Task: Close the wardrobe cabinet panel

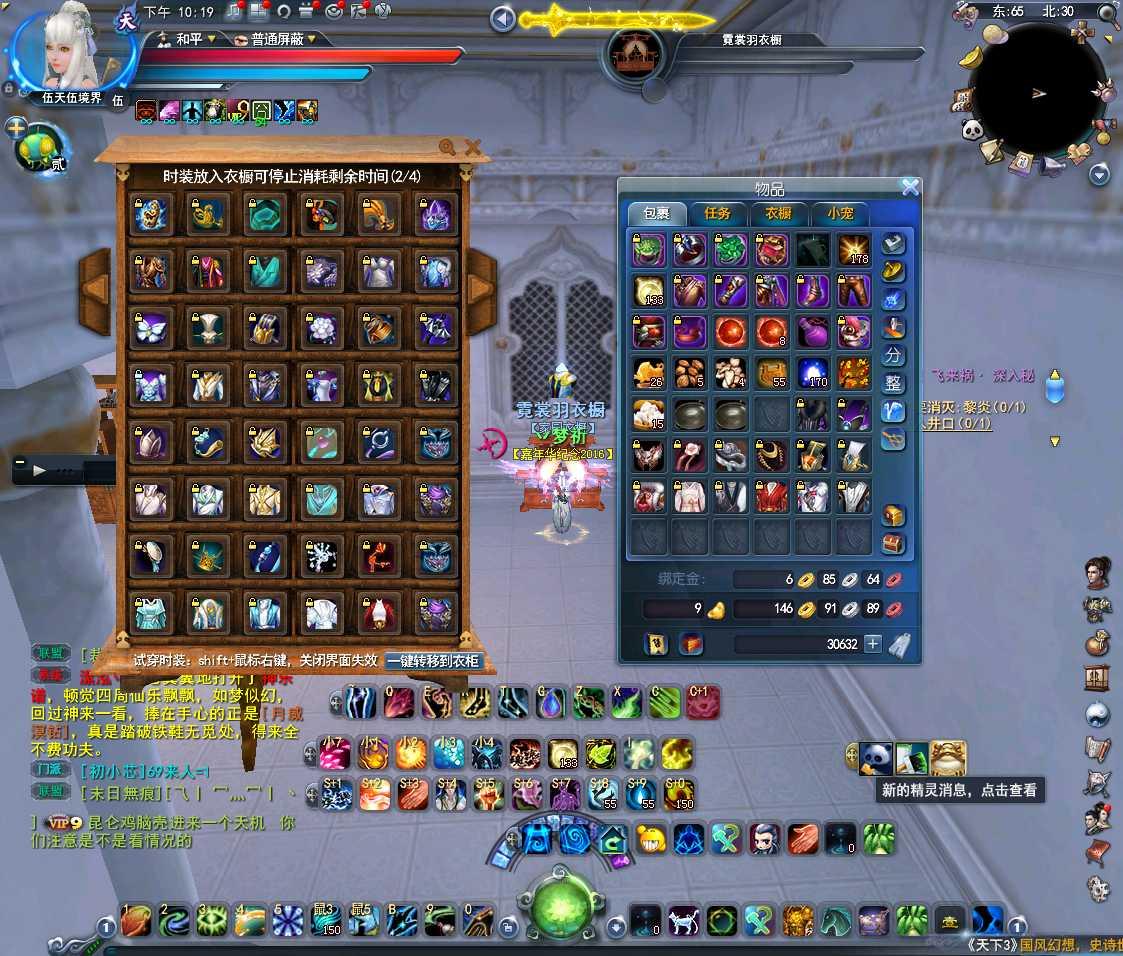Action: click(x=473, y=148)
